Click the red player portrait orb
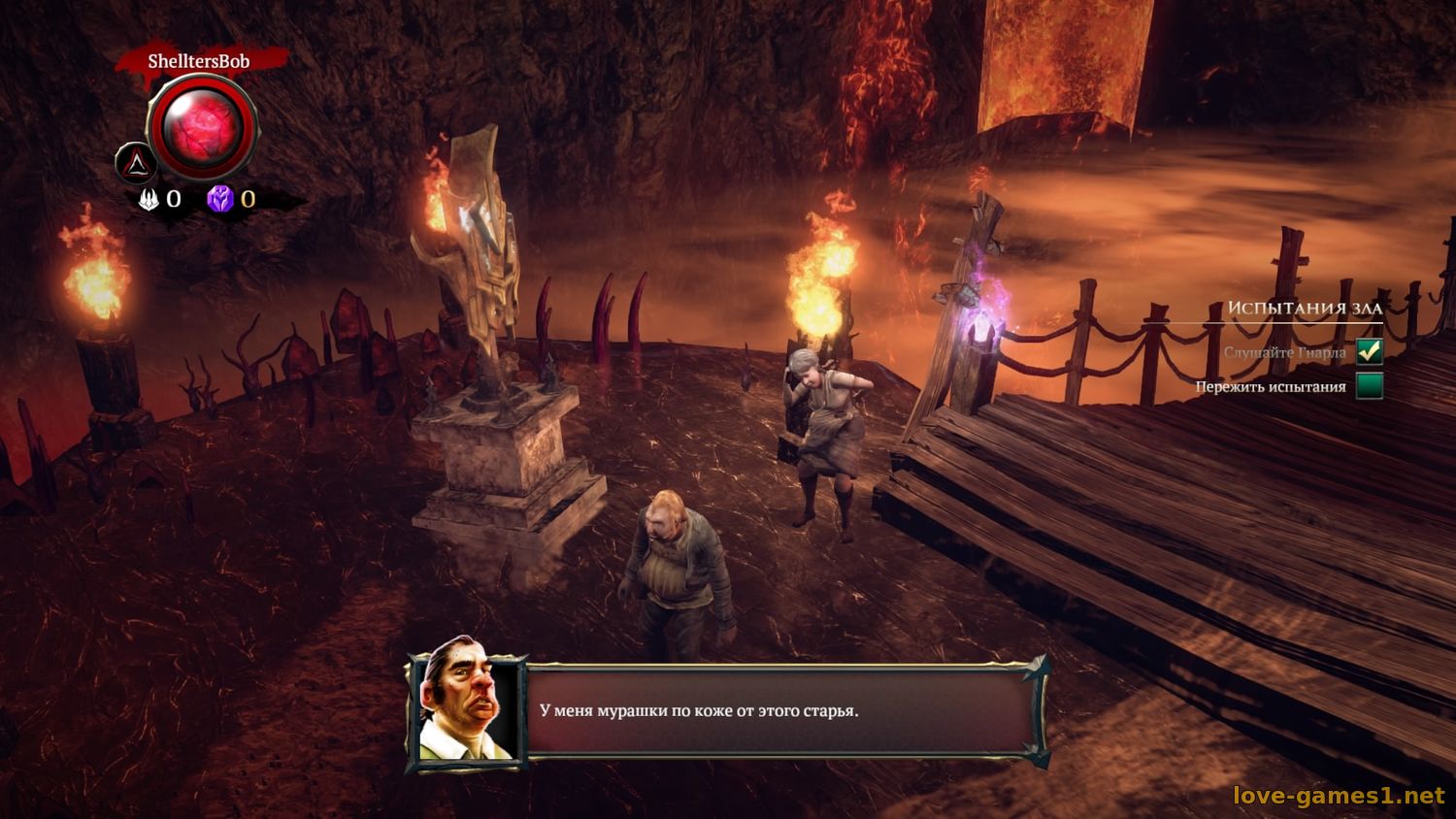Image resolution: width=1456 pixels, height=819 pixels. tap(202, 127)
